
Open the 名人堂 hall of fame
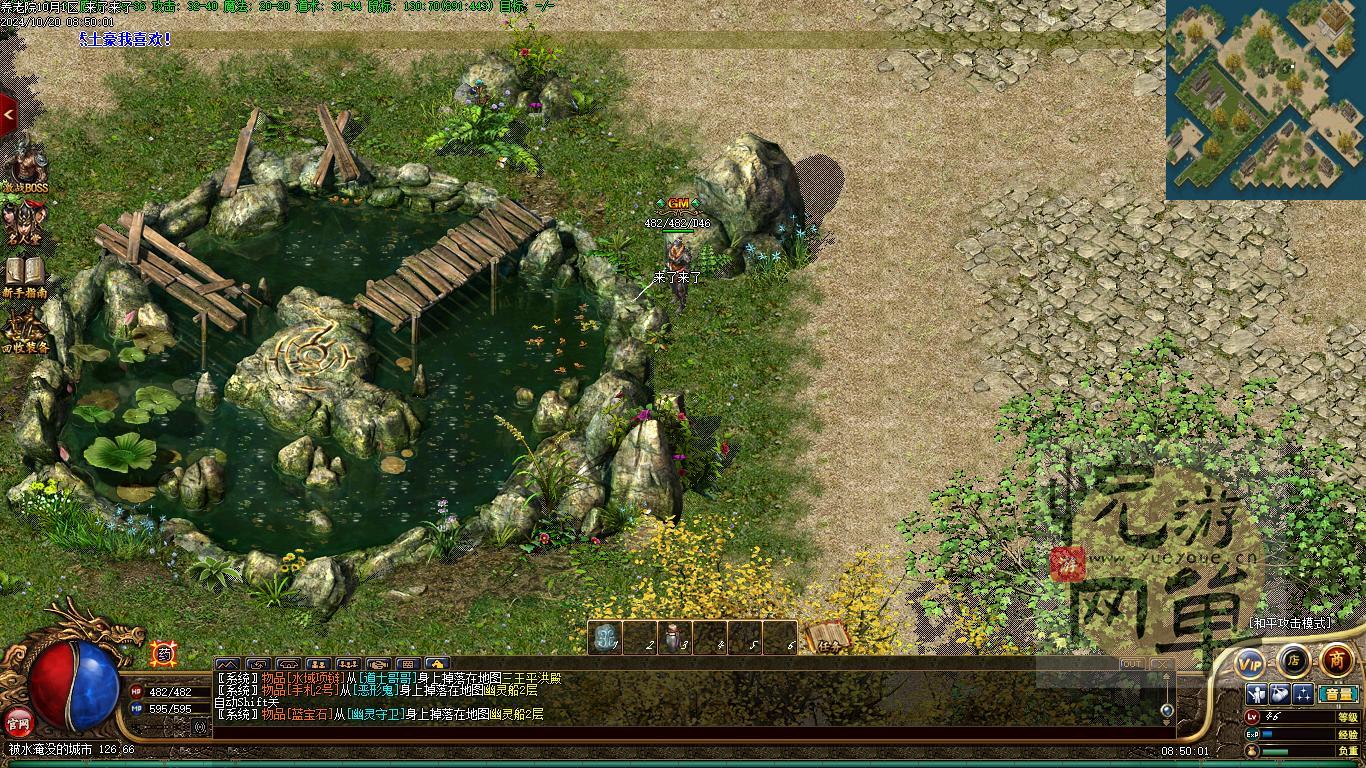point(27,221)
